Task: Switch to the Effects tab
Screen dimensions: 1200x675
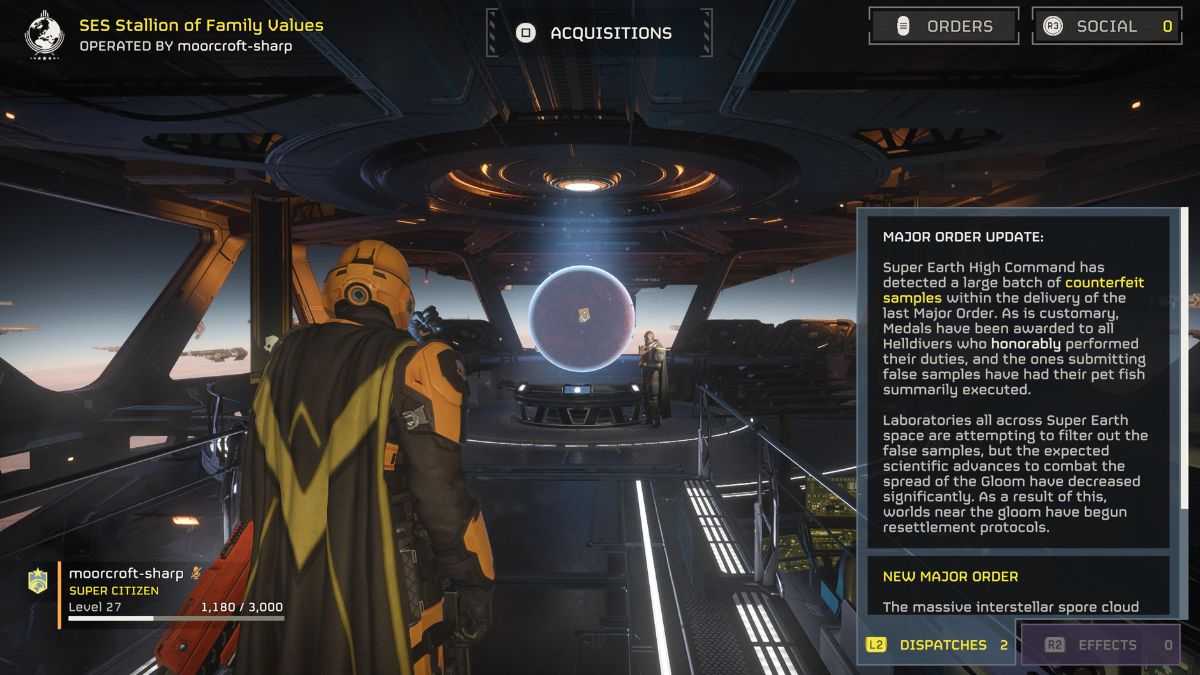Action: tap(1100, 645)
